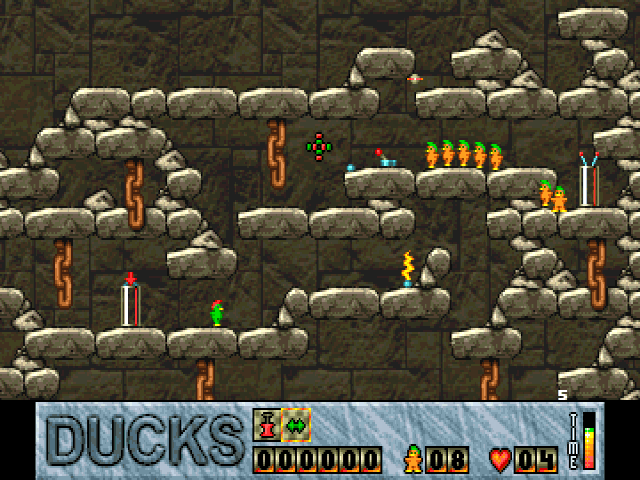
Task: Choose the green double-arrow tool
Action: click(297, 425)
